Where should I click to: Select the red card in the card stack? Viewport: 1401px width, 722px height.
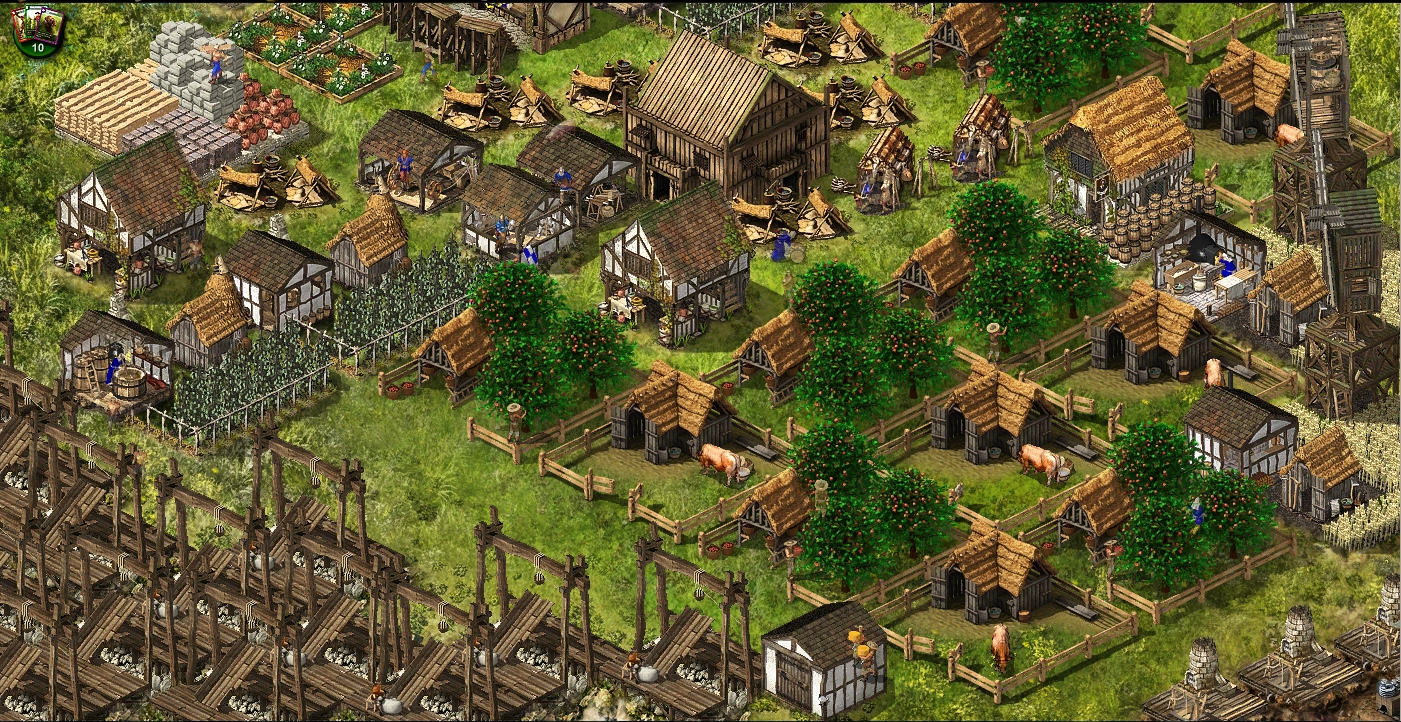(18, 22)
